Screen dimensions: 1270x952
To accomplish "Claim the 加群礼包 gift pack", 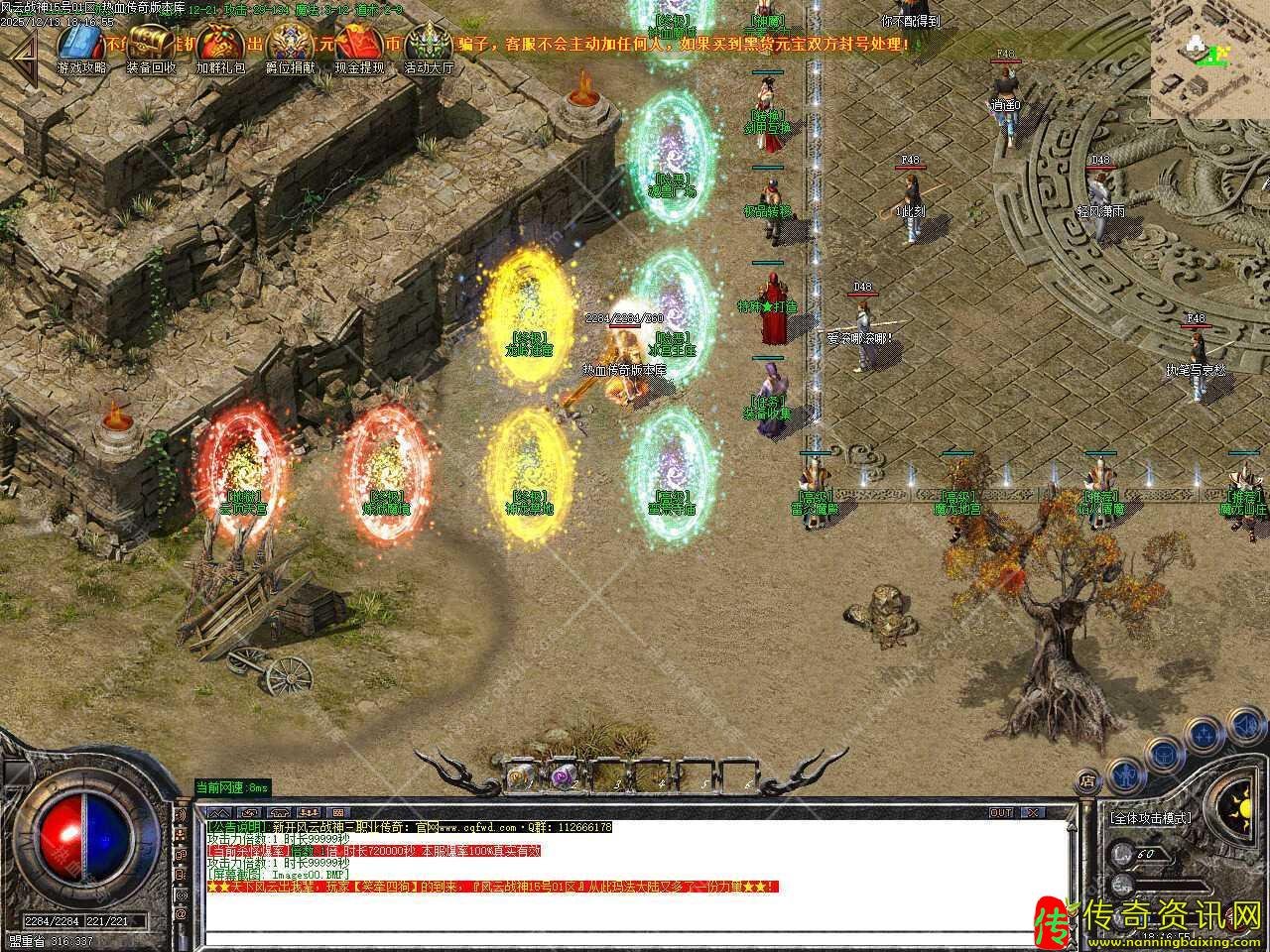I will pyautogui.click(x=220, y=45).
